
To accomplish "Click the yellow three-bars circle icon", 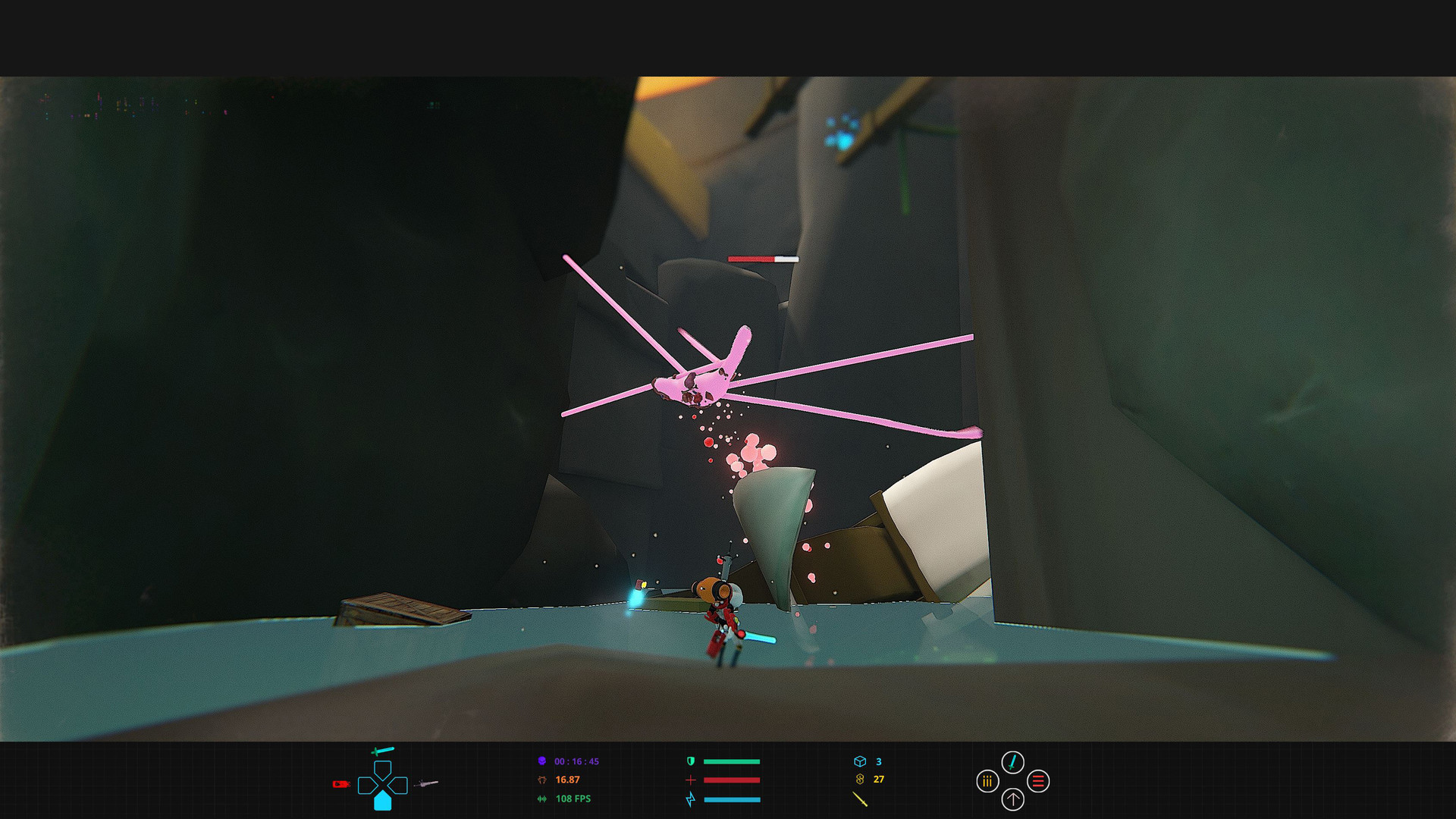I will coord(987,781).
